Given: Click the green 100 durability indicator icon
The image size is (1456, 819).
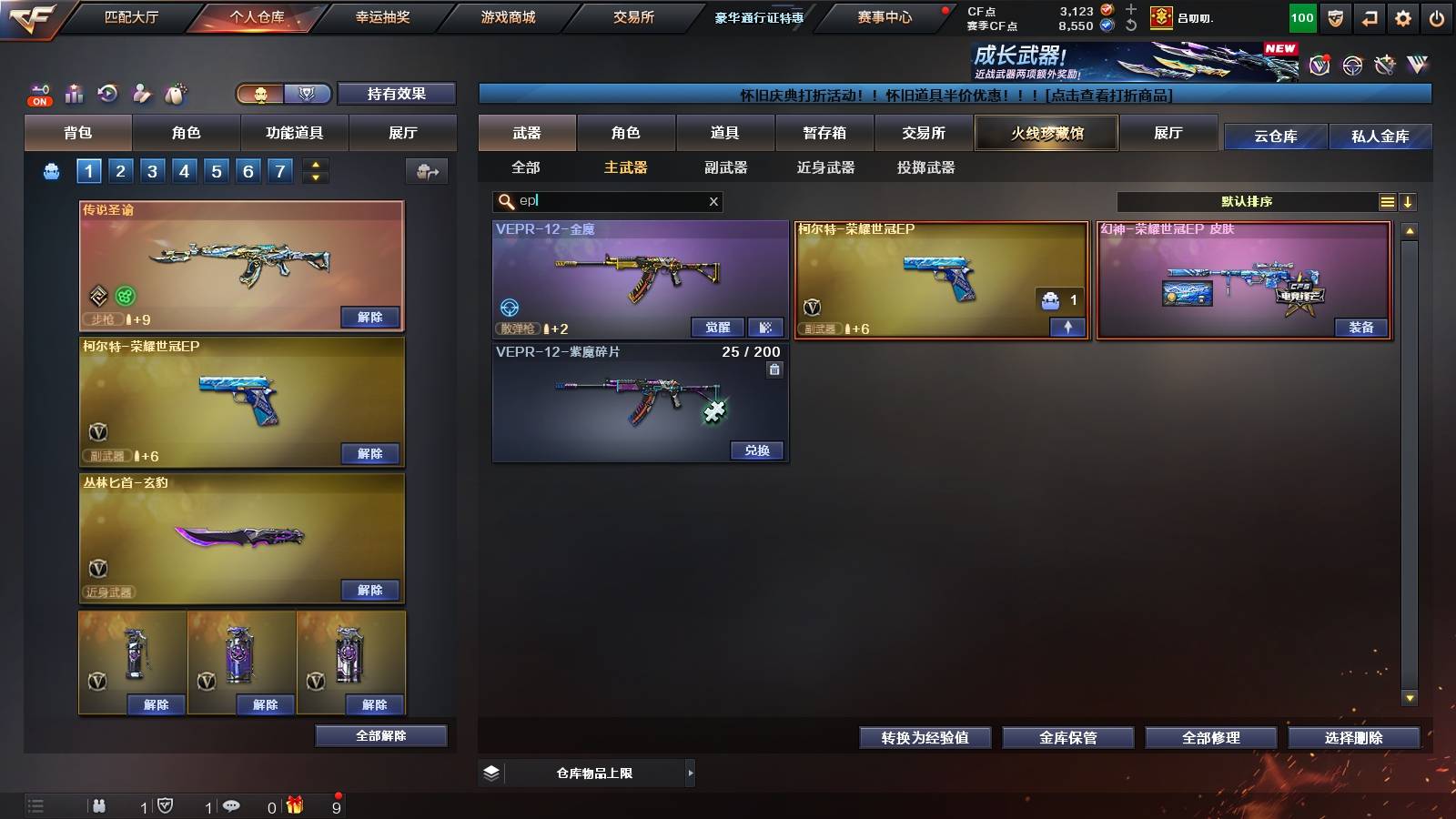Looking at the screenshot, I should pyautogui.click(x=1301, y=17).
